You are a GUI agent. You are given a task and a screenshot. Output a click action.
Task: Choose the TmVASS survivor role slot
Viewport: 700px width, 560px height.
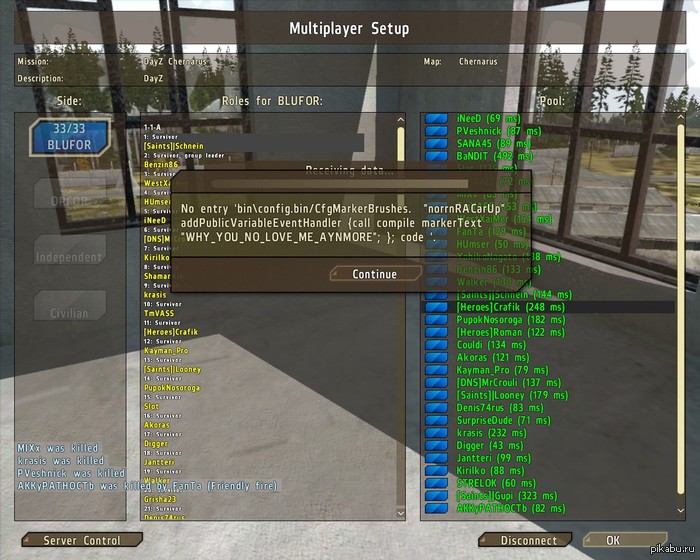tap(158, 313)
